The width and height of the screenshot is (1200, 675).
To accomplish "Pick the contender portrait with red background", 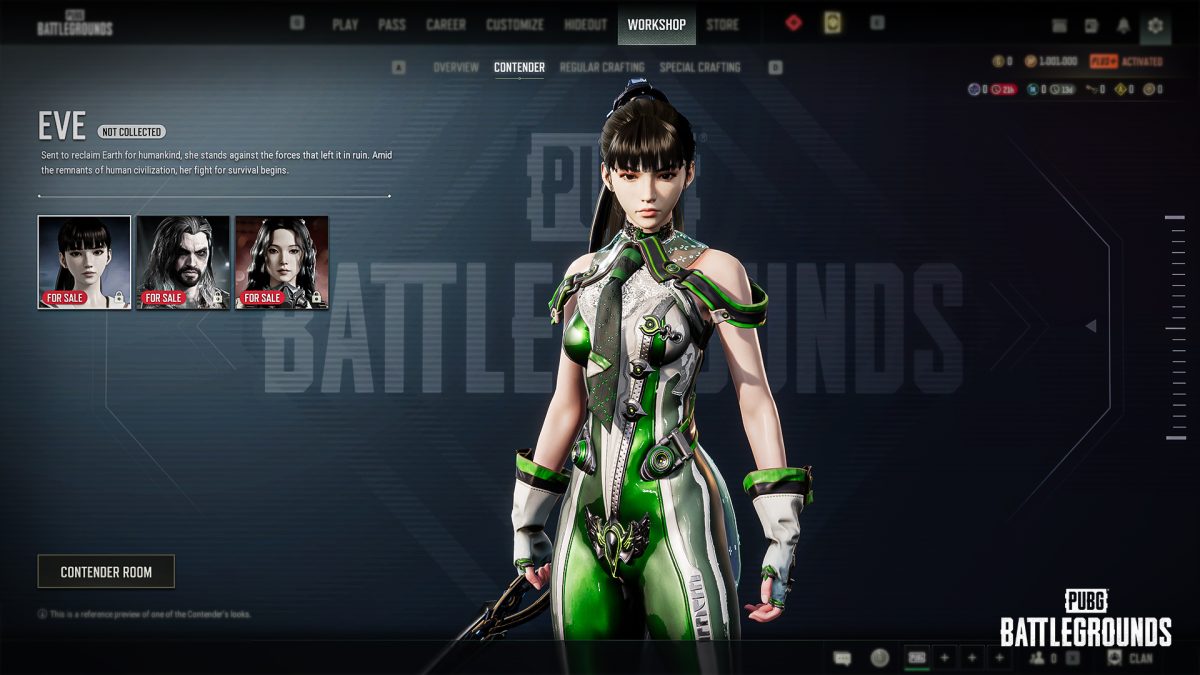I will 282,262.
